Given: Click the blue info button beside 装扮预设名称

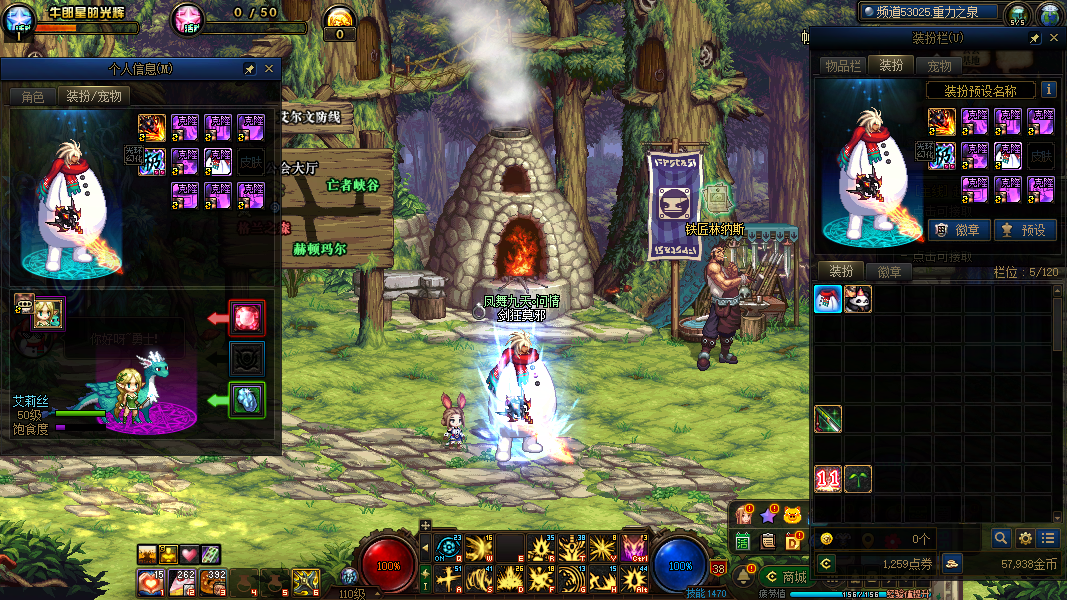Looking at the screenshot, I should point(1048,90).
